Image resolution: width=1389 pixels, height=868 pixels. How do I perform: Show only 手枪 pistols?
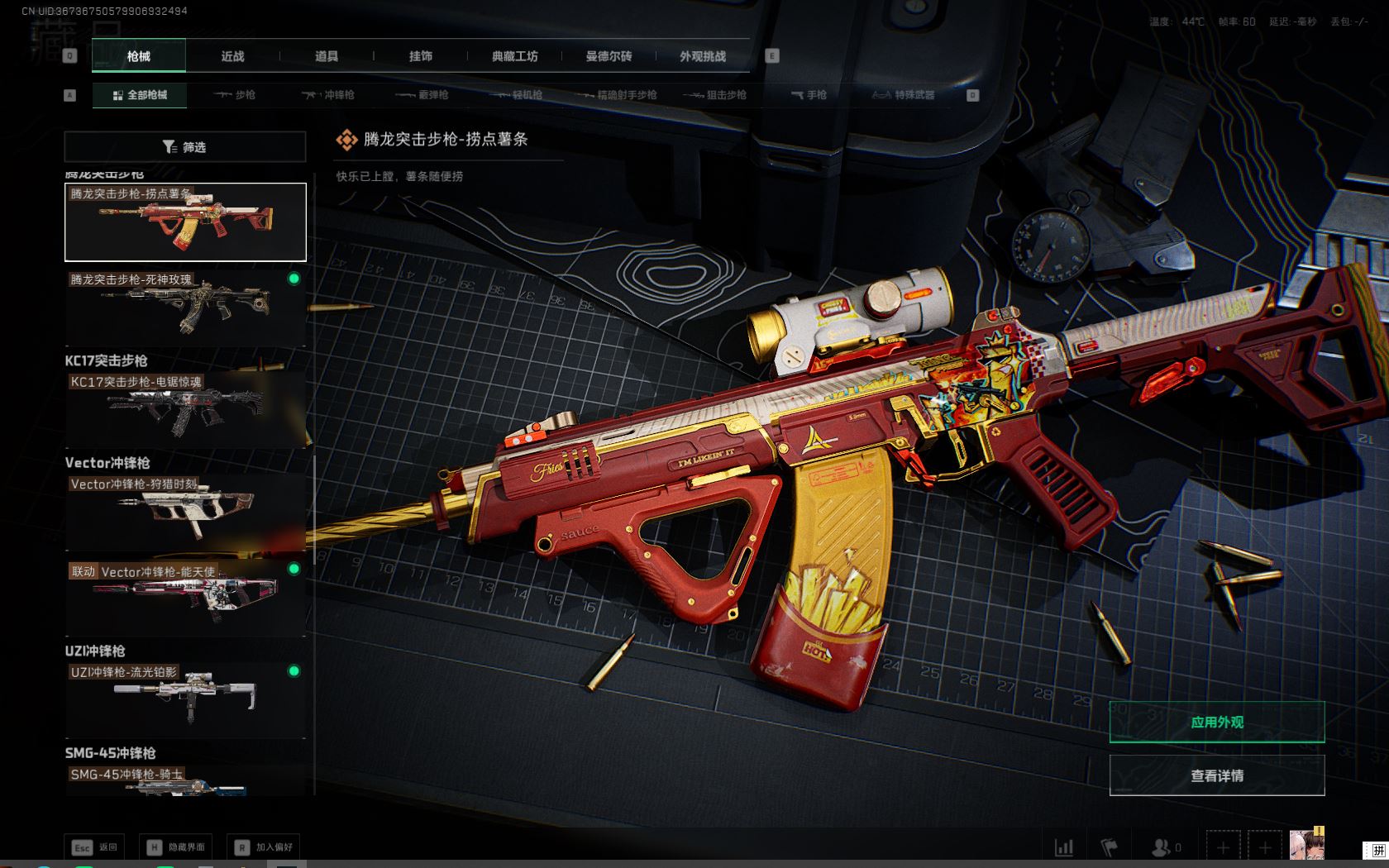[809, 95]
